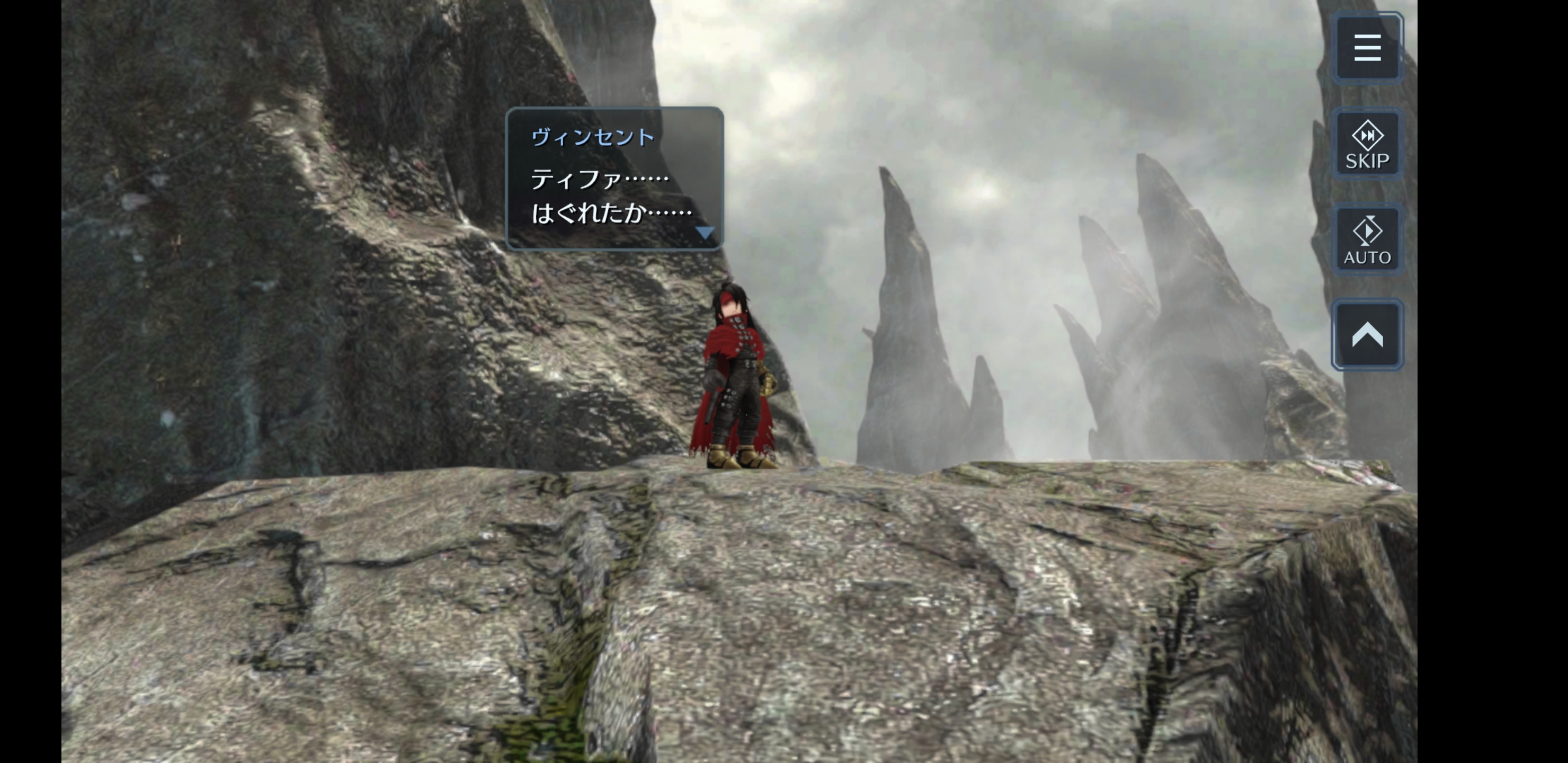
Task: Collapse the side buttons with the up arrow
Action: coord(1367,335)
